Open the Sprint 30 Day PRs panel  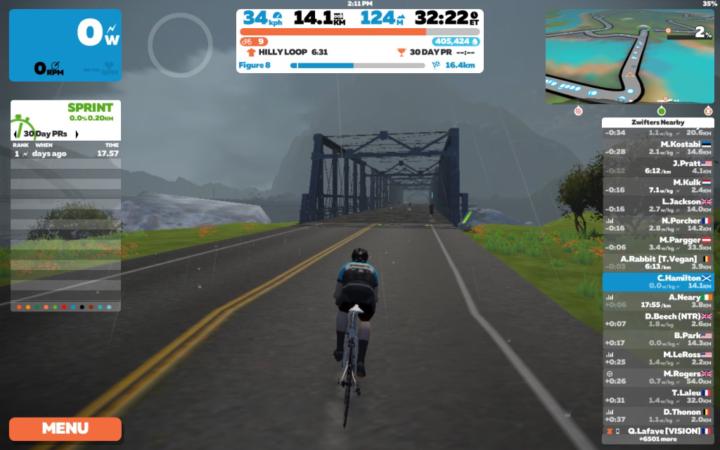65,128
